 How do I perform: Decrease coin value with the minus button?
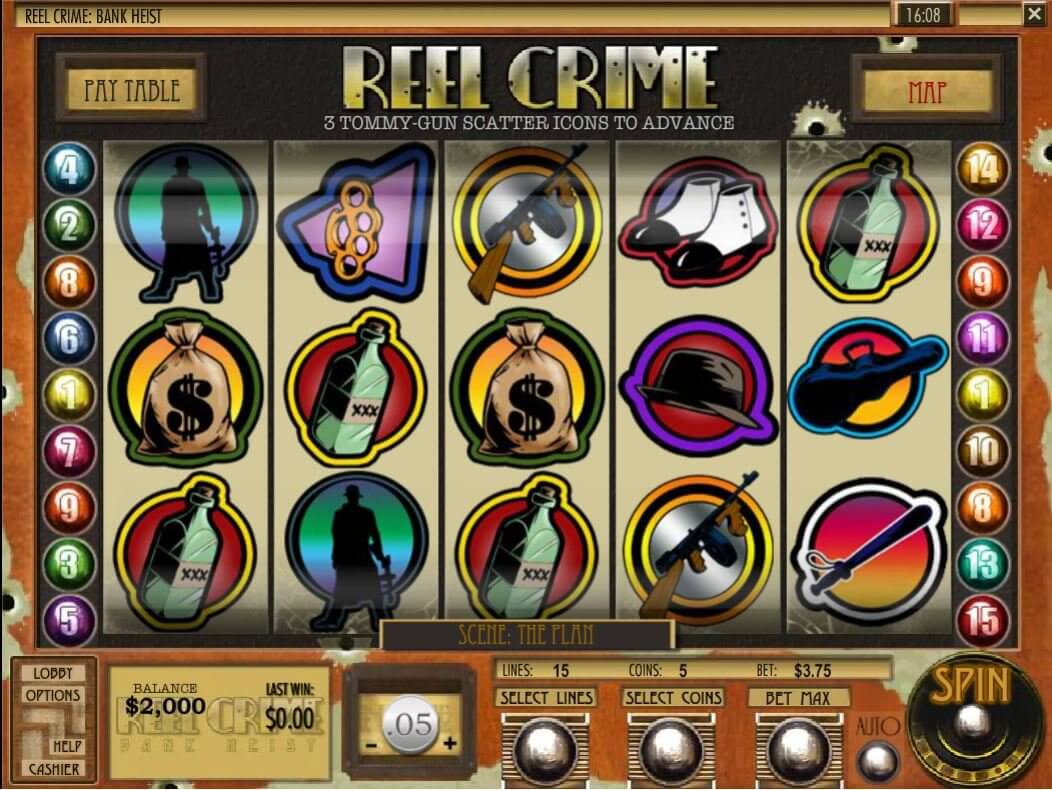[370, 743]
